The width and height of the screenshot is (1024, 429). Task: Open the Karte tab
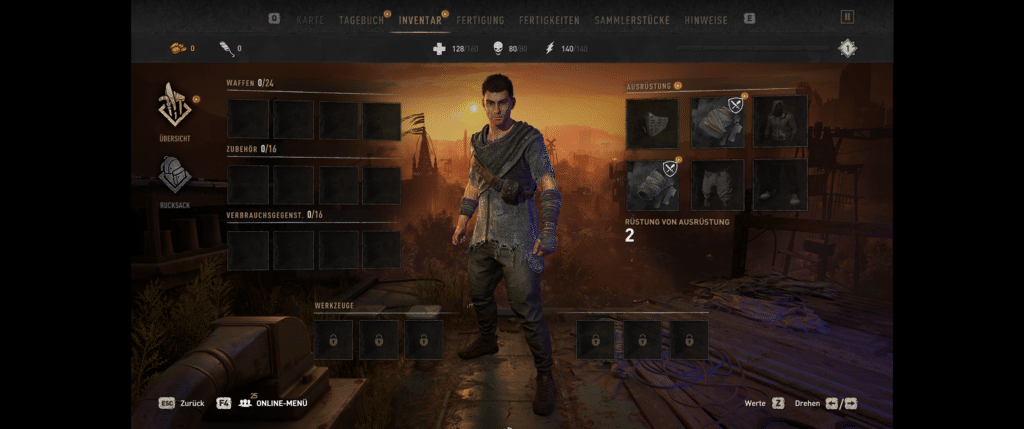[310, 19]
